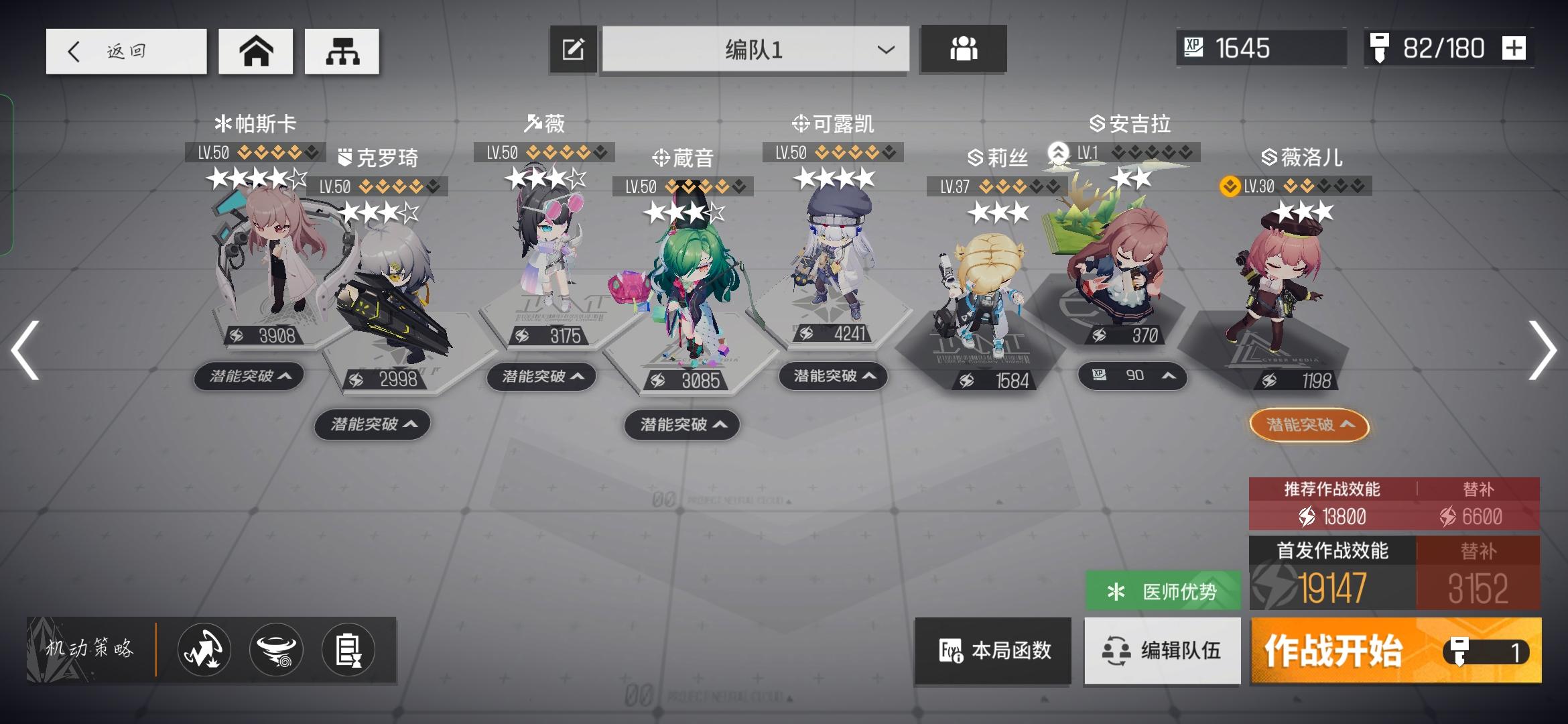Expand the orange 潜能突破 under 薇洛儿
The width and height of the screenshot is (1568, 724).
point(1310,424)
